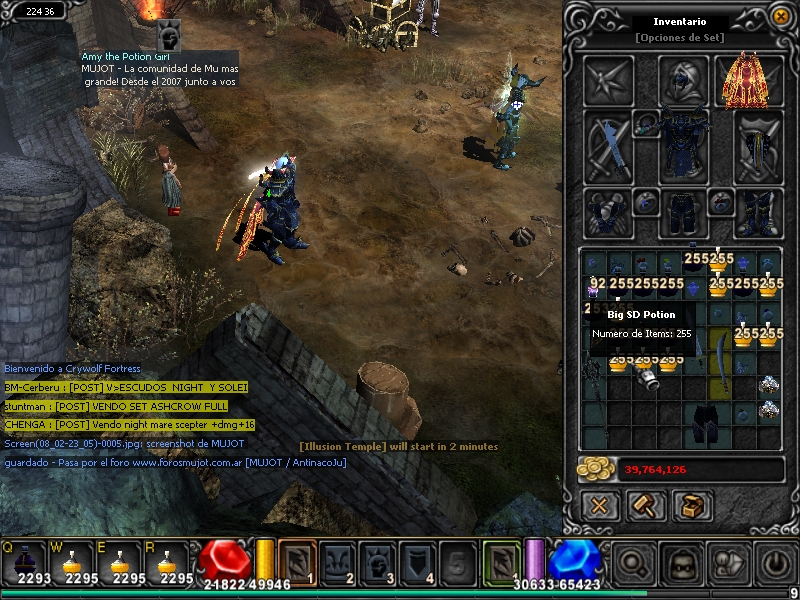Viewport: 800px width, 600px height.
Task: Select the equipped helmet slot
Action: coord(684,80)
